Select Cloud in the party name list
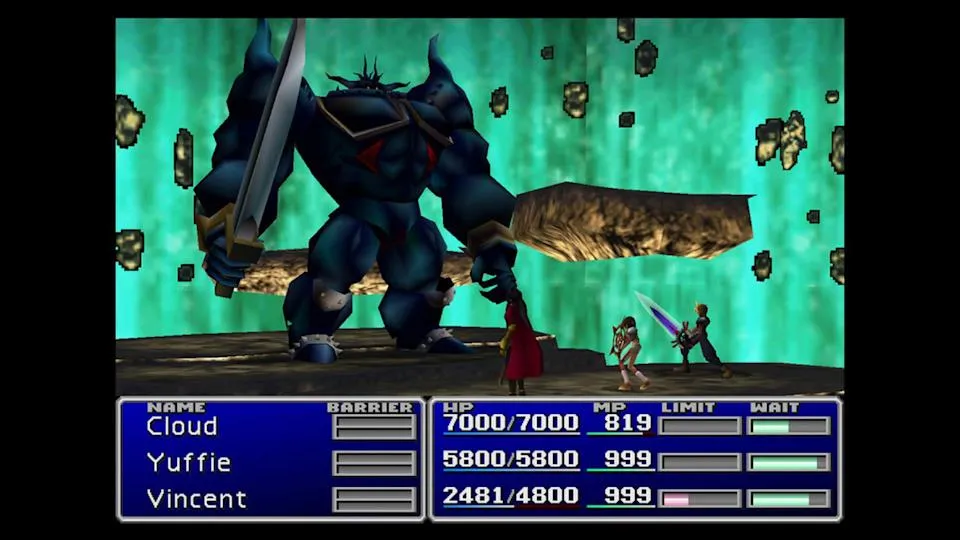960x540 pixels. [x=181, y=426]
